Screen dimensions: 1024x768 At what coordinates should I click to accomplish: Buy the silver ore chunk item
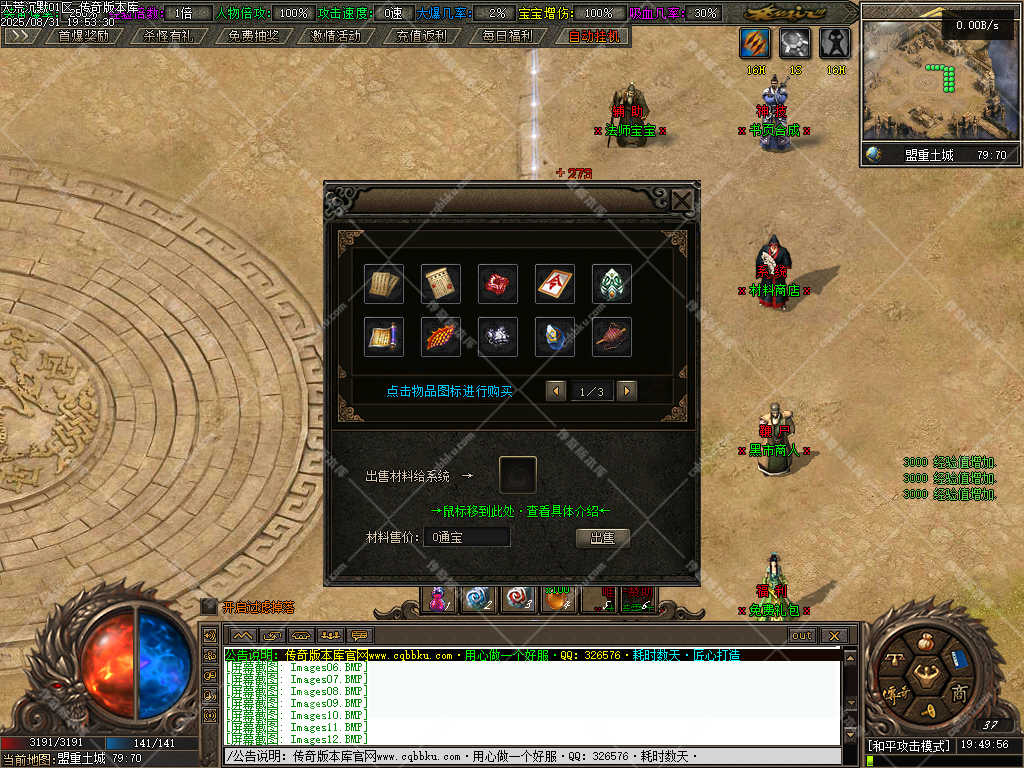[498, 337]
